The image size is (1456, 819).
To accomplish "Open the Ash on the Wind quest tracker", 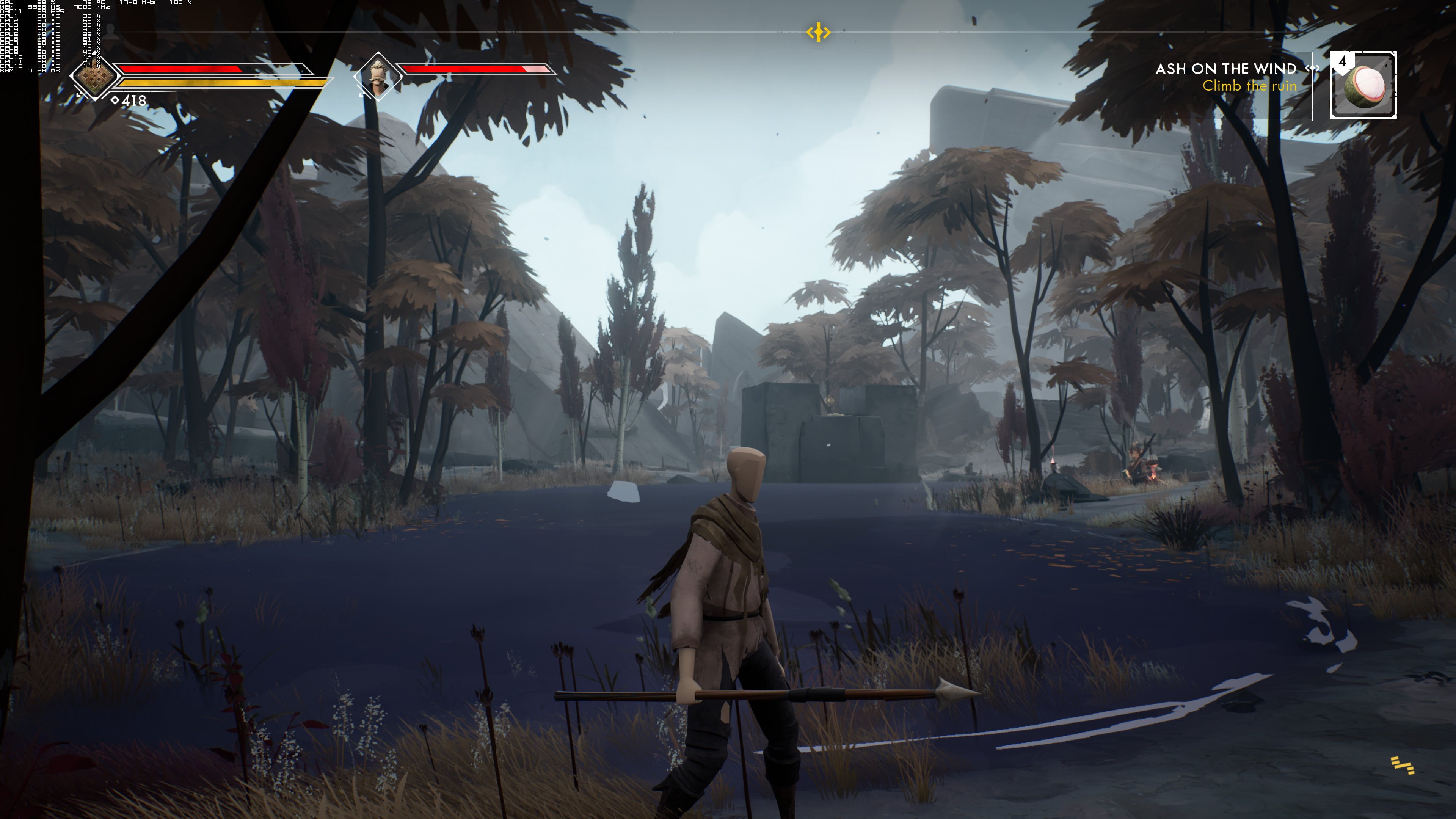I will pyautogui.click(x=1225, y=69).
